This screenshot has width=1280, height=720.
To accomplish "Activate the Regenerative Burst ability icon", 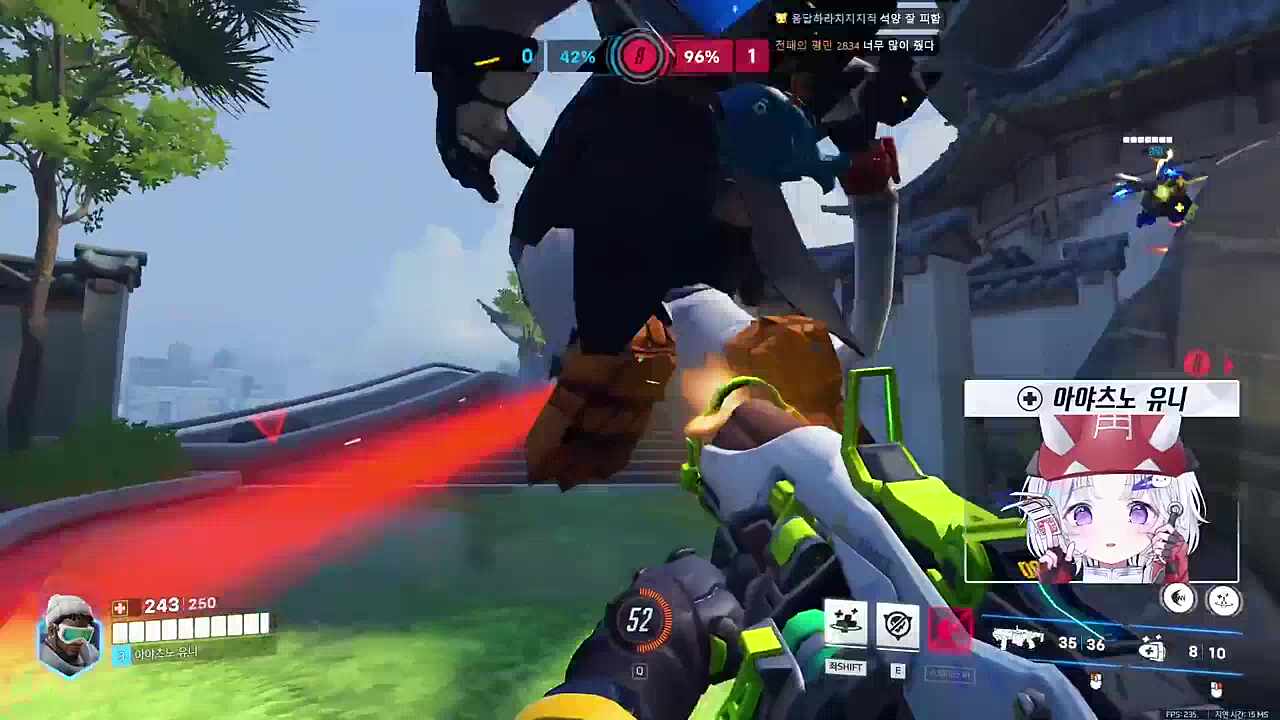I will pyautogui.click(x=845, y=626).
